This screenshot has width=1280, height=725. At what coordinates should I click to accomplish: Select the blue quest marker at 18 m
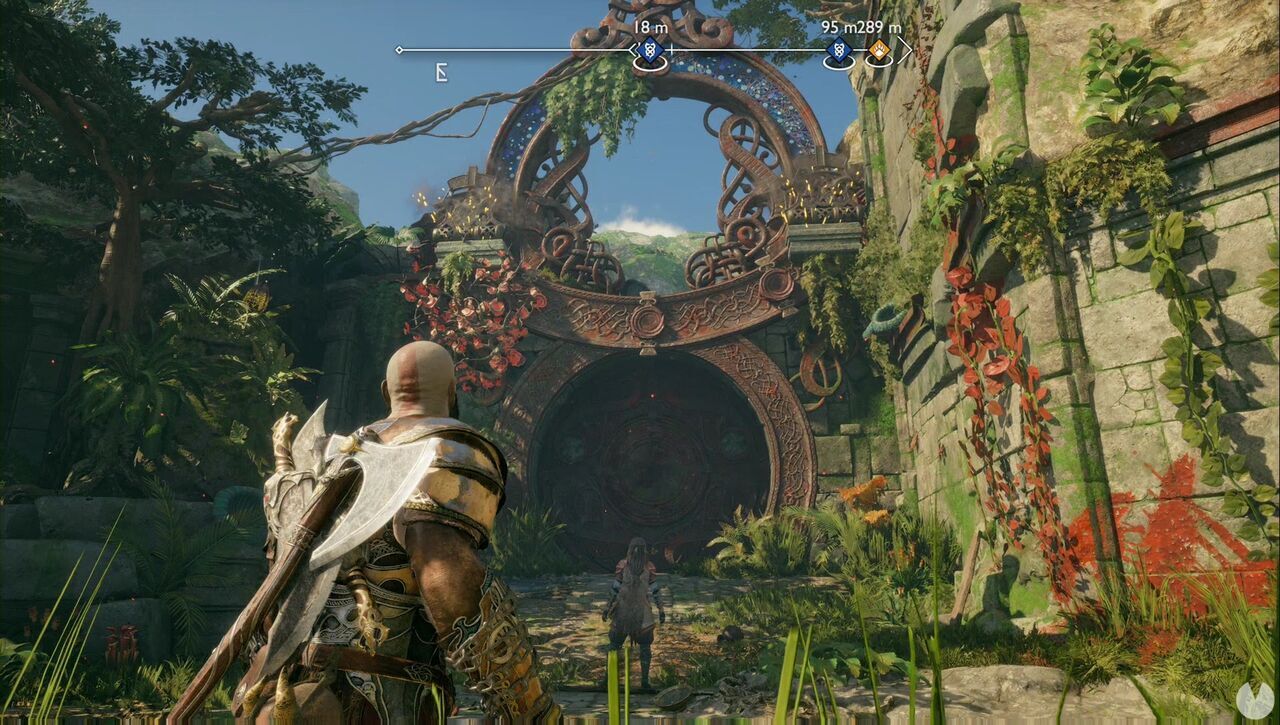(x=648, y=50)
